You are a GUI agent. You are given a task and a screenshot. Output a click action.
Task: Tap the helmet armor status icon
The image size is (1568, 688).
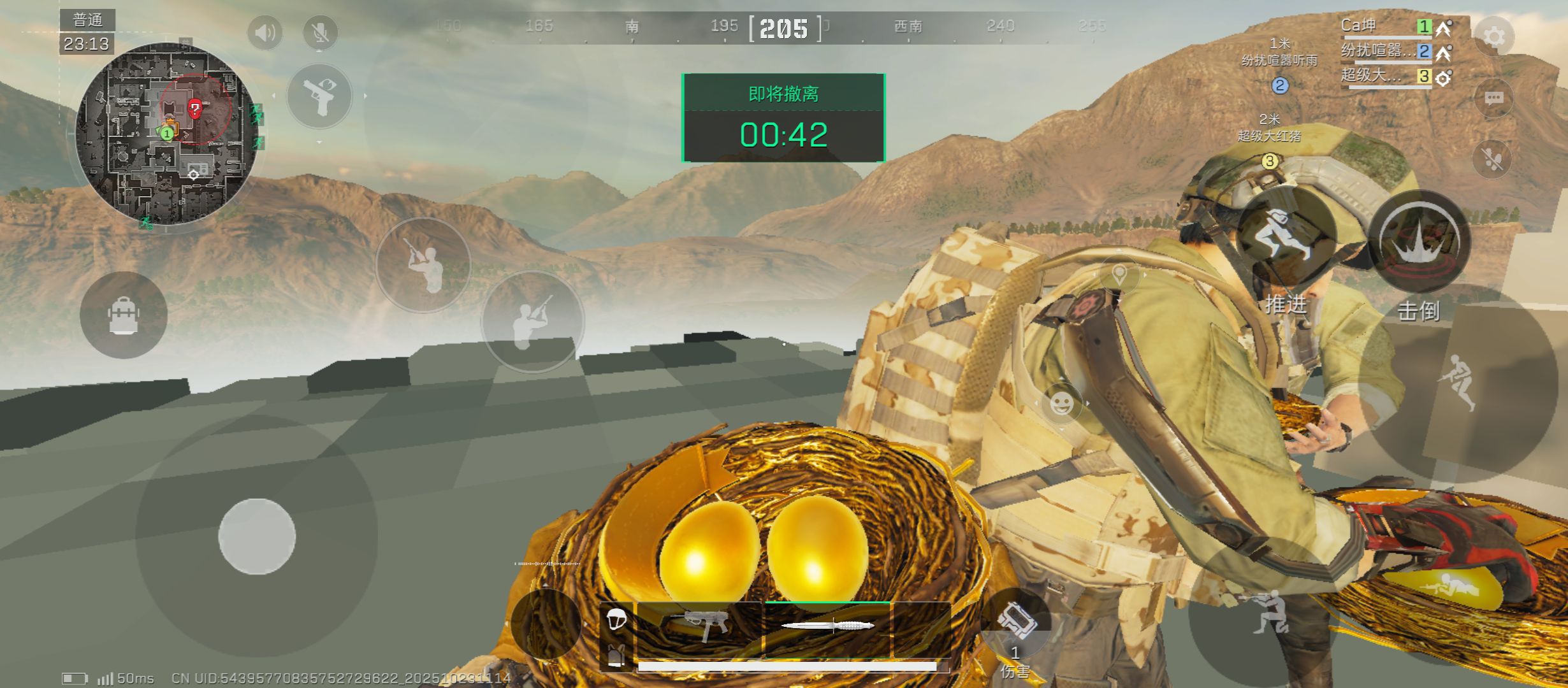tap(616, 619)
